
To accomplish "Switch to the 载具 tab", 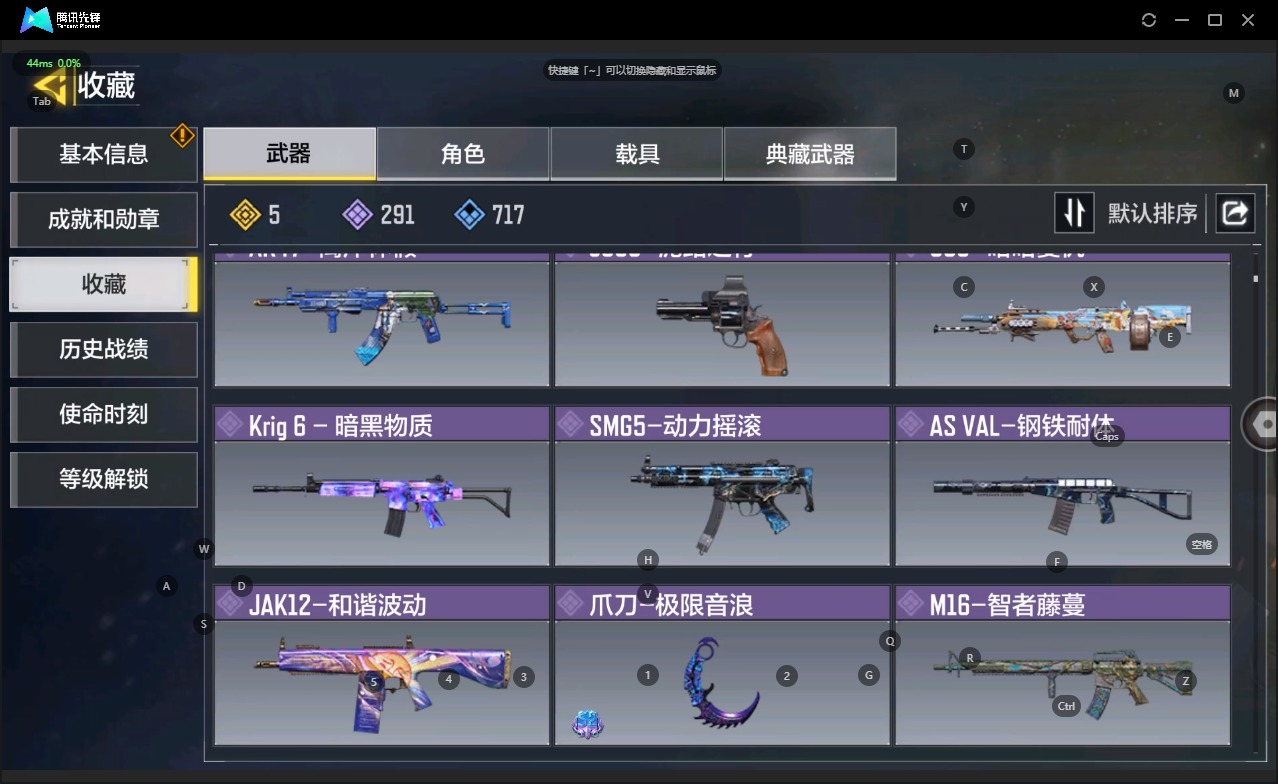I will pos(637,154).
